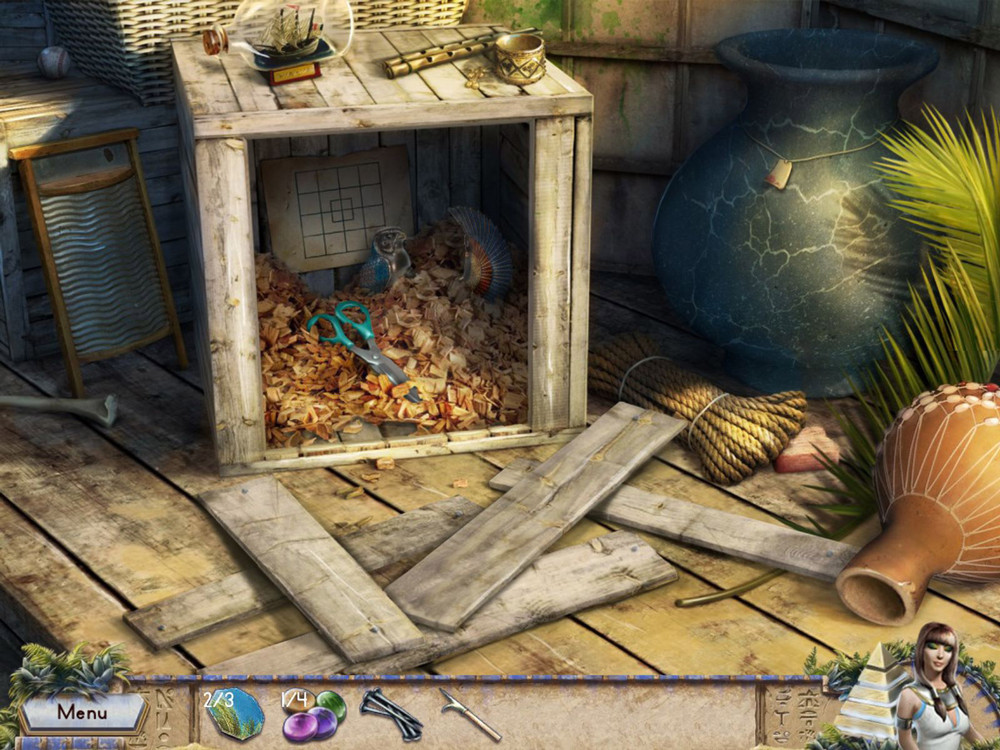Choose the metal tongs inventory item
The image size is (1000, 750).
(x=391, y=713)
